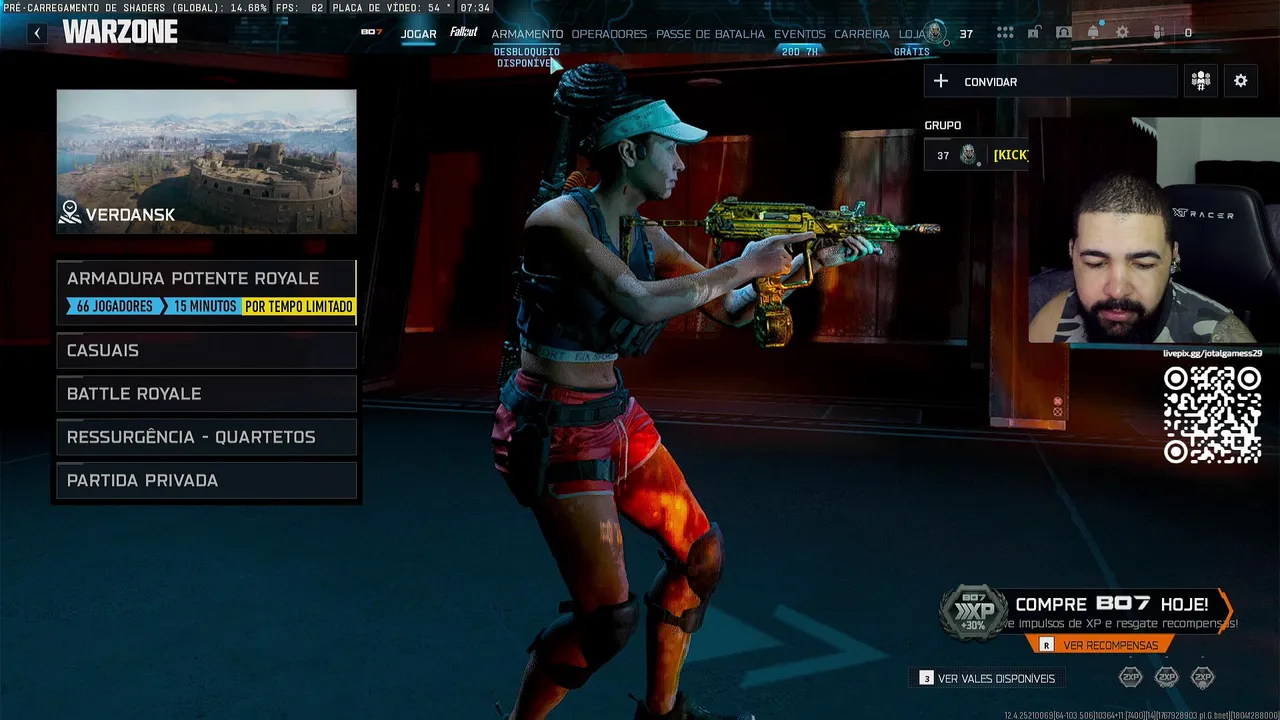
Task: Open the Carreira tab
Action: click(x=861, y=34)
